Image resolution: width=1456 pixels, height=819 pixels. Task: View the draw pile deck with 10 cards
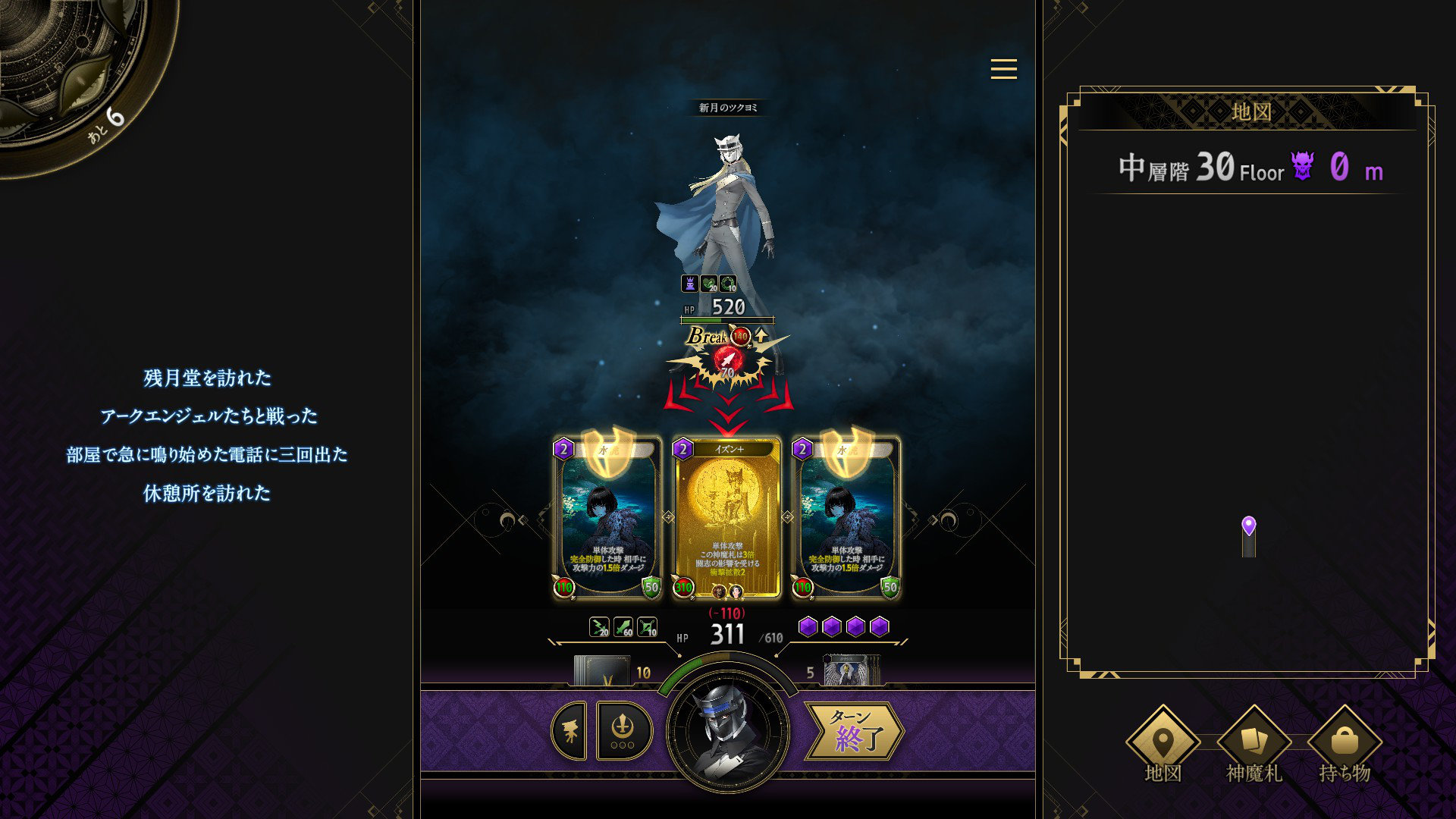point(602,671)
